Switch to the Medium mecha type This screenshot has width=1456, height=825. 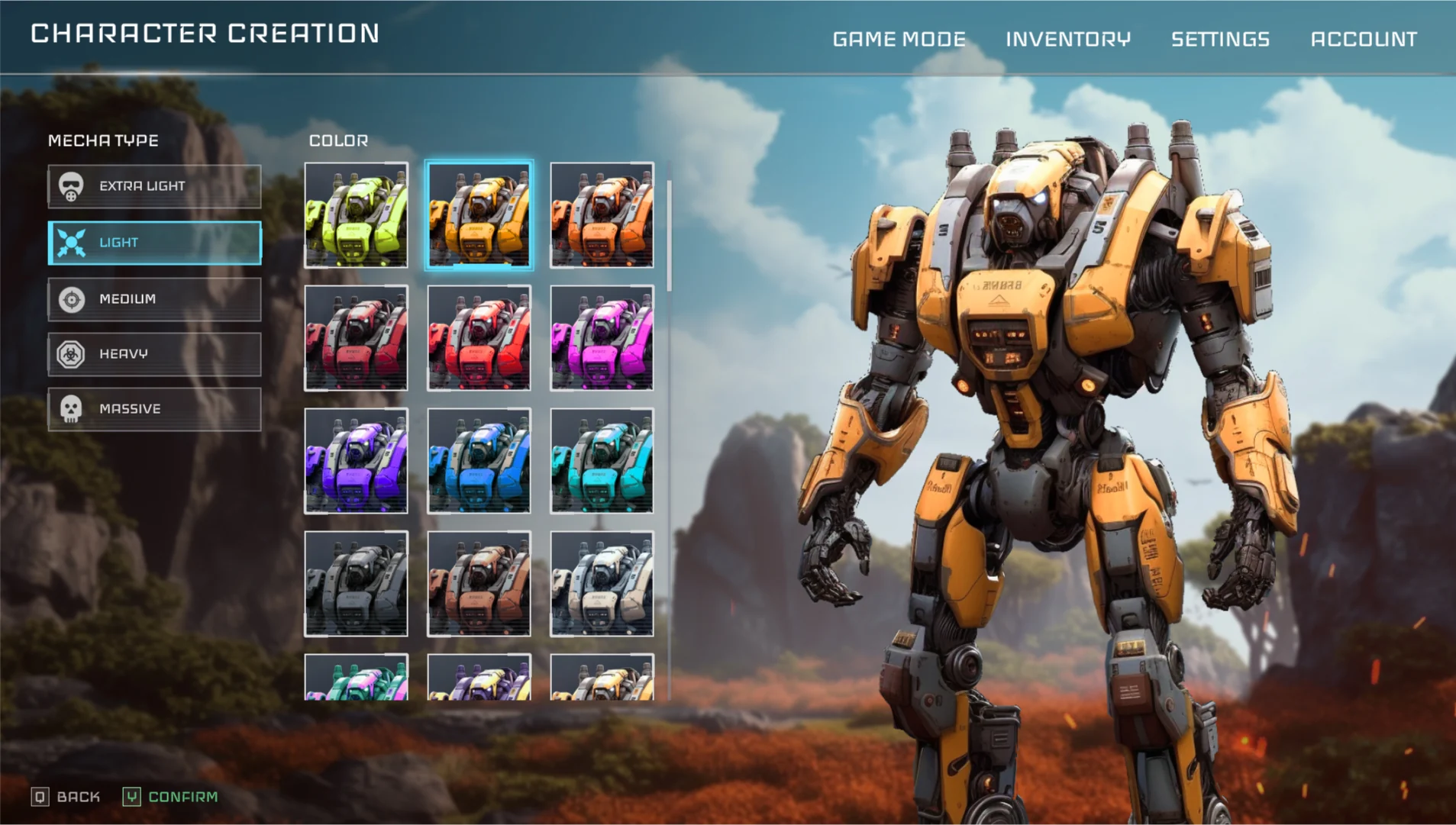click(x=154, y=299)
